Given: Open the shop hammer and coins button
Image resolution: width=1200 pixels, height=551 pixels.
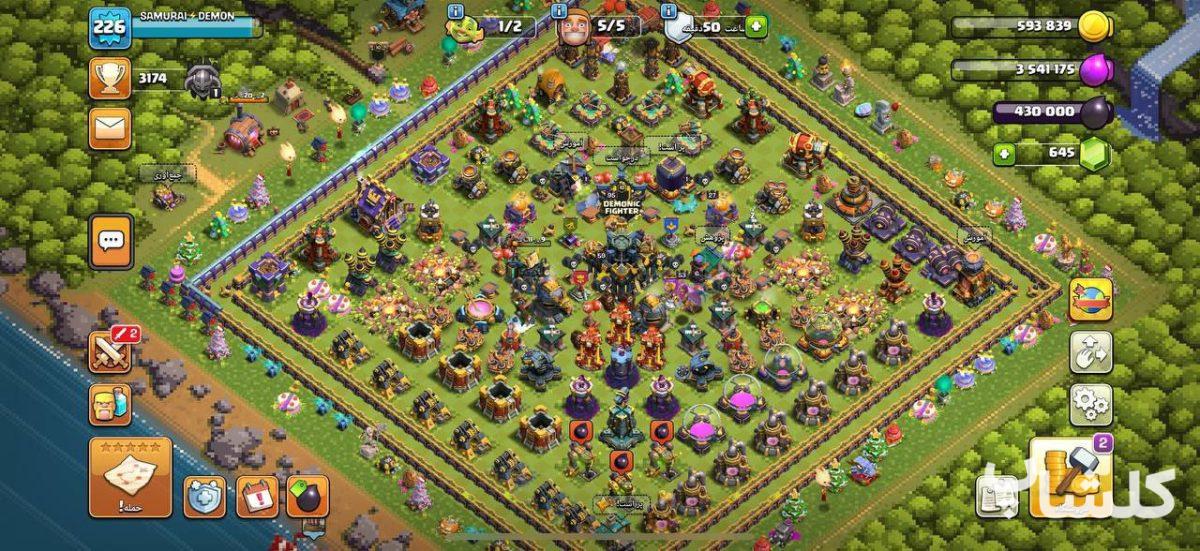Looking at the screenshot, I should click(x=1069, y=478).
